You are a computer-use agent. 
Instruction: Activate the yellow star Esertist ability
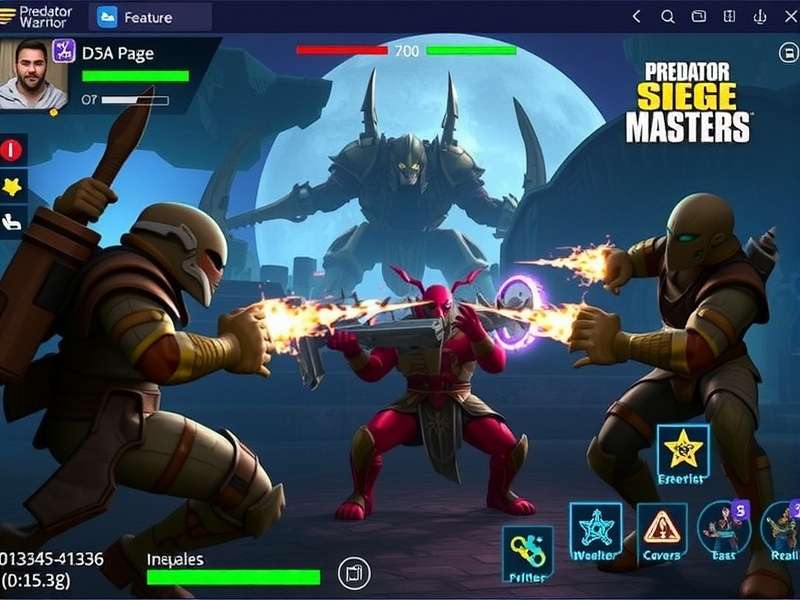(683, 451)
